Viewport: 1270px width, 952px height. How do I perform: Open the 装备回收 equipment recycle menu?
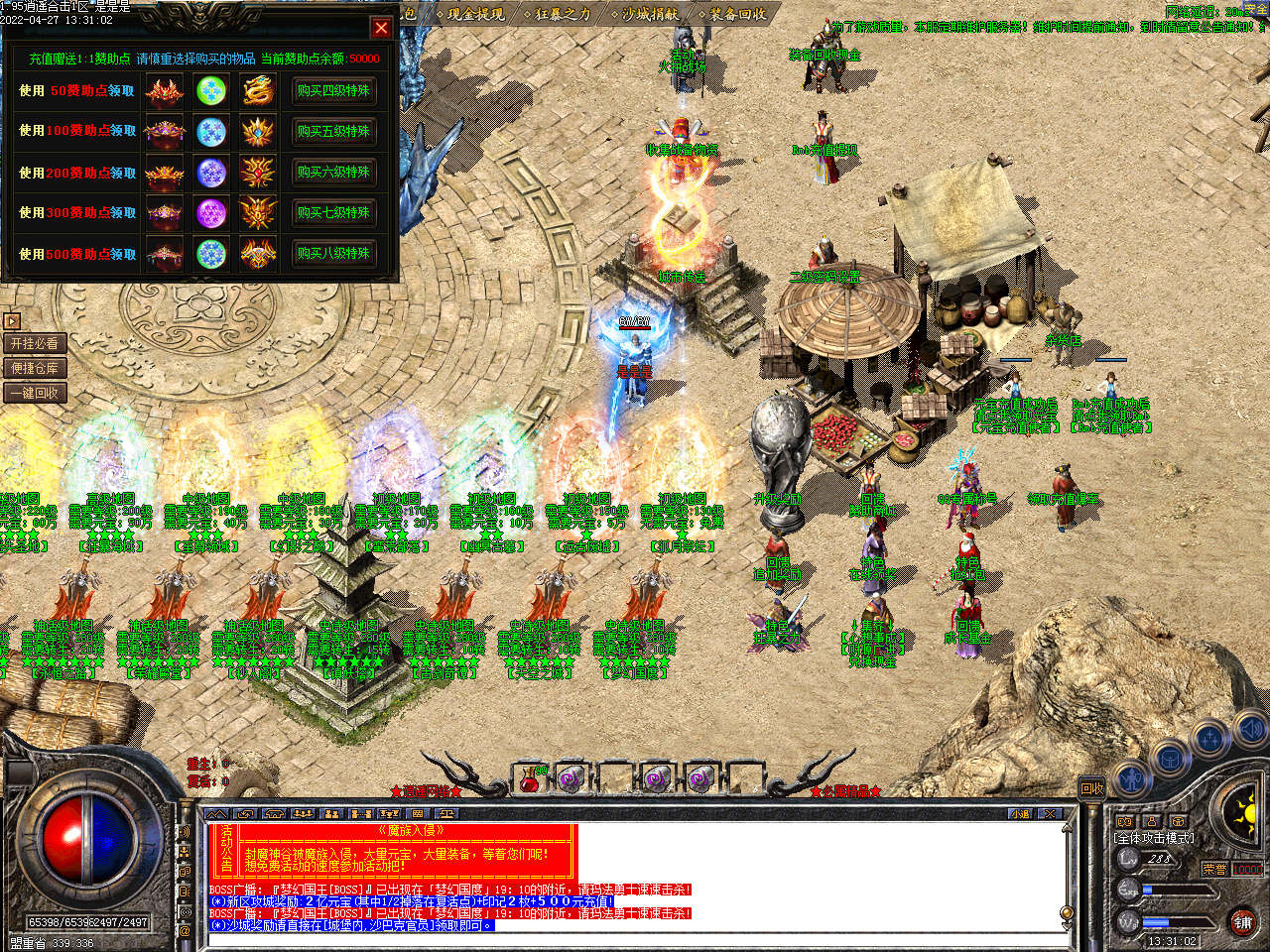coord(736,14)
